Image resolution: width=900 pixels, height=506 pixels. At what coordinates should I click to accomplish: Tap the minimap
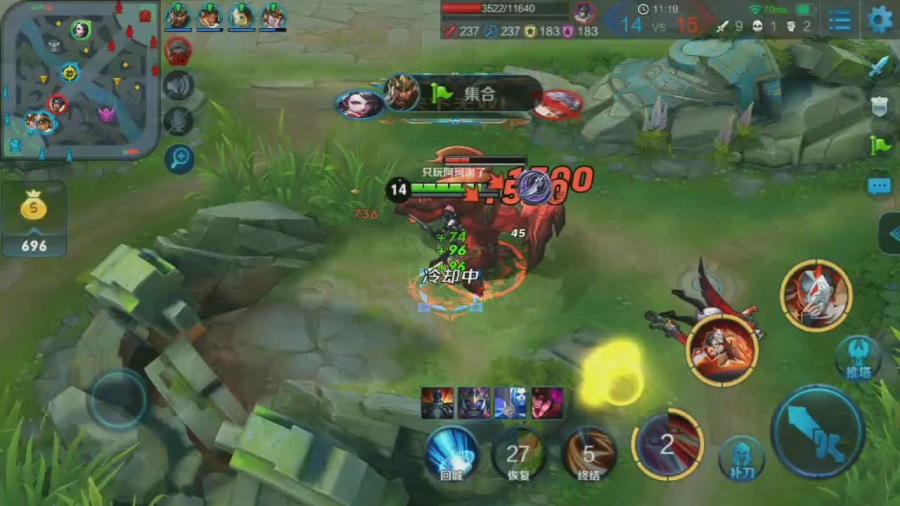click(x=79, y=80)
